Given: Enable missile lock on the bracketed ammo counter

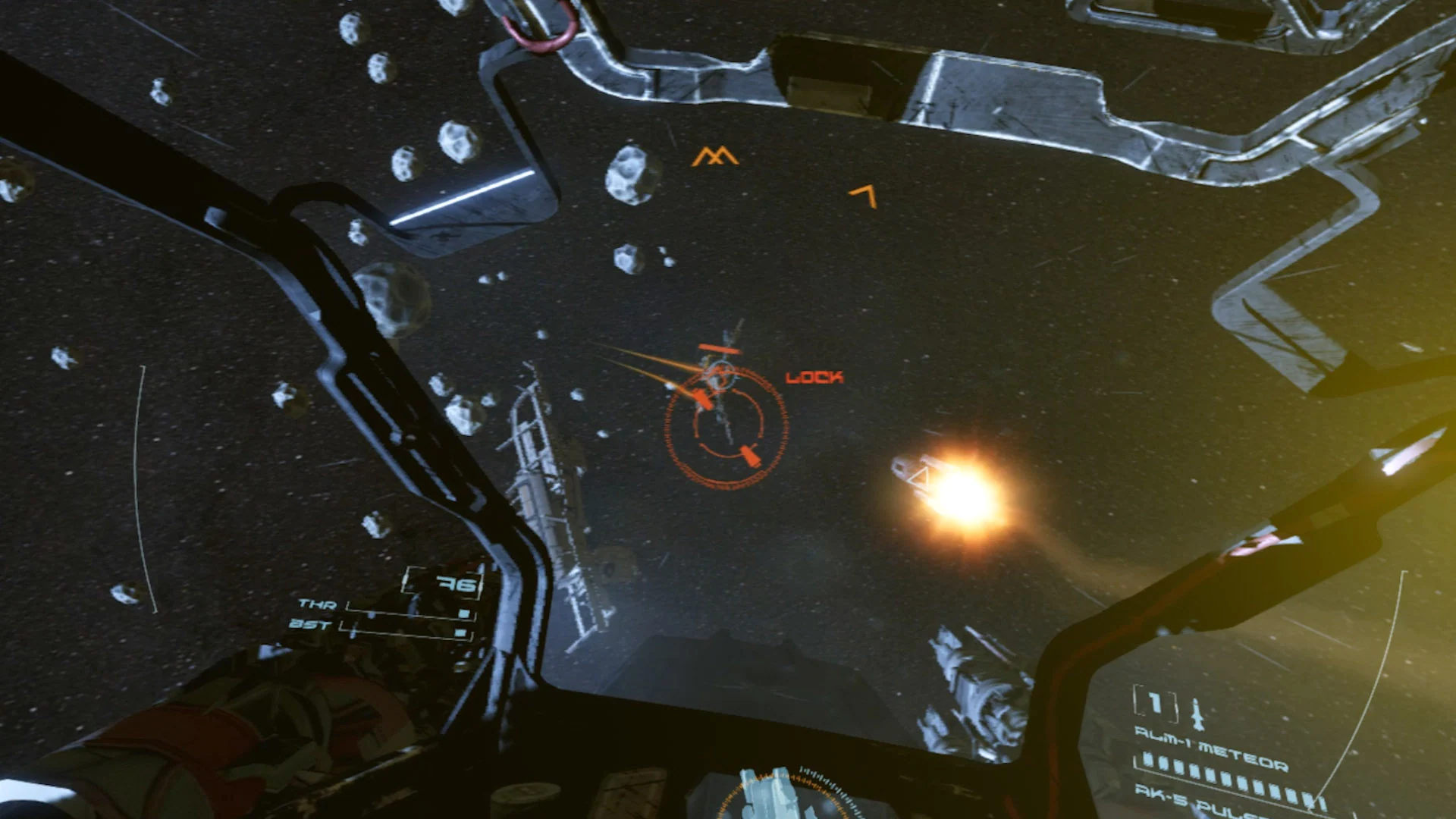Looking at the screenshot, I should pos(1154,704).
